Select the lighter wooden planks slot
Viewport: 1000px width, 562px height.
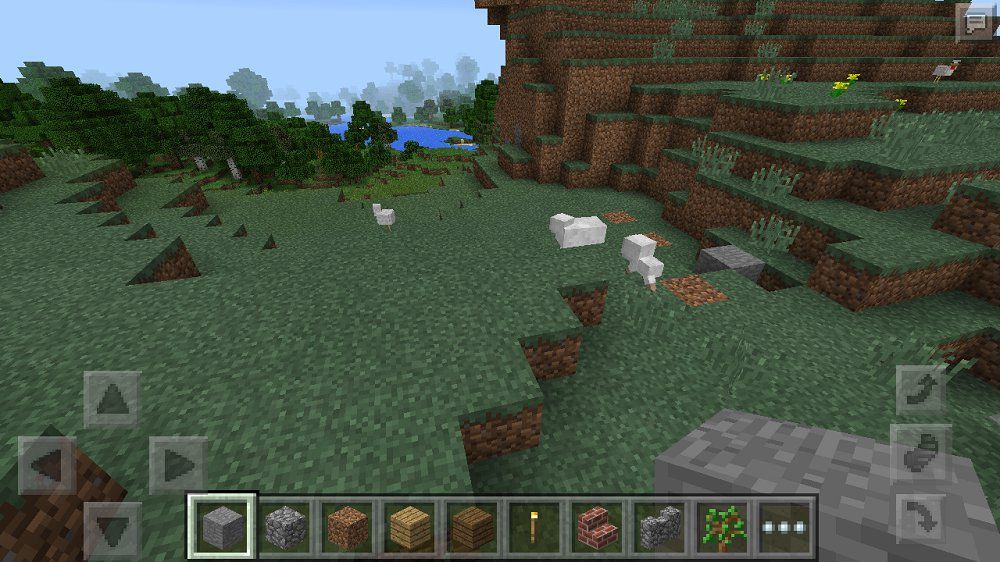409,526
